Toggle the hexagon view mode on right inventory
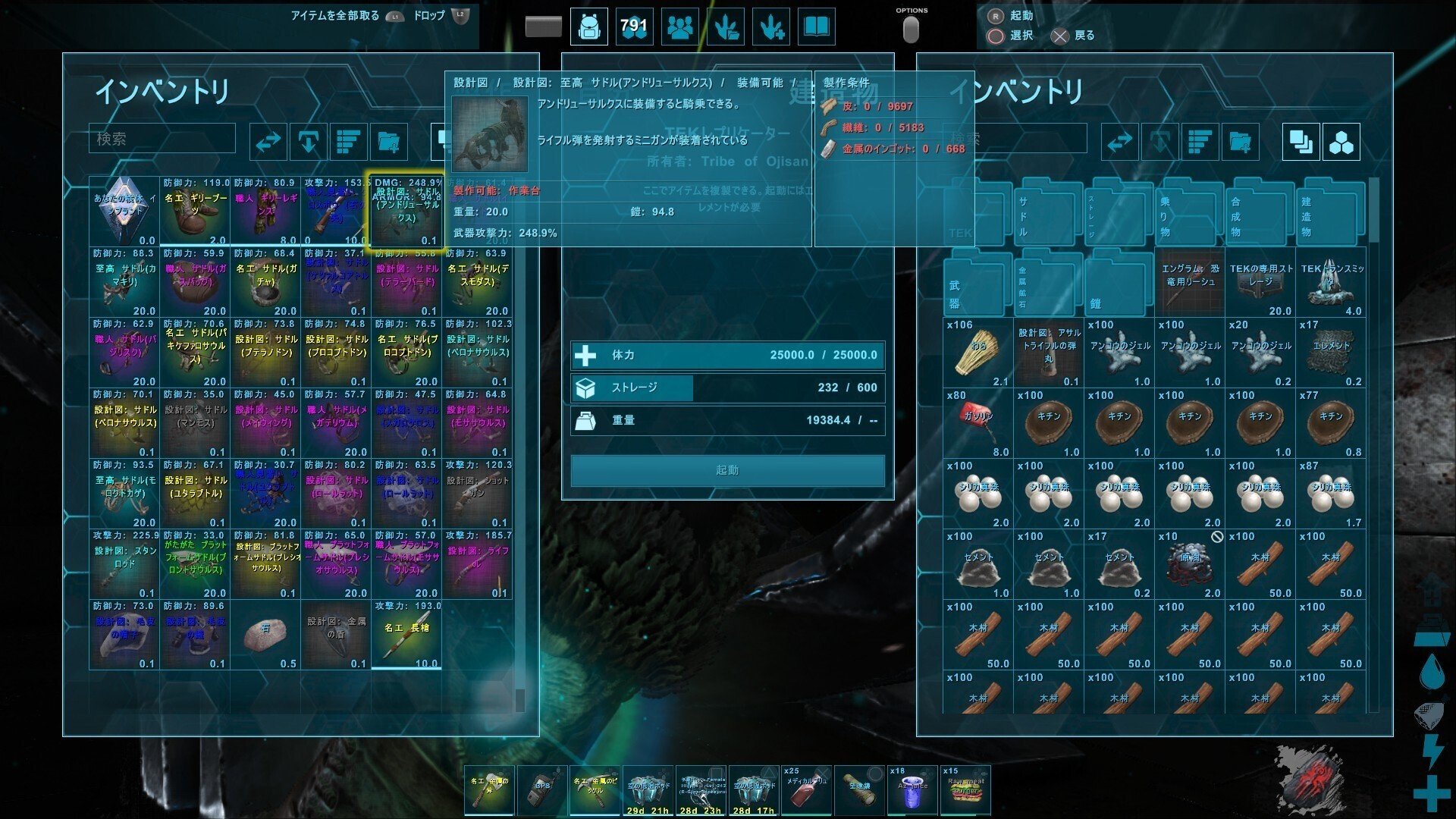The width and height of the screenshot is (1456, 819). pos(1341,143)
